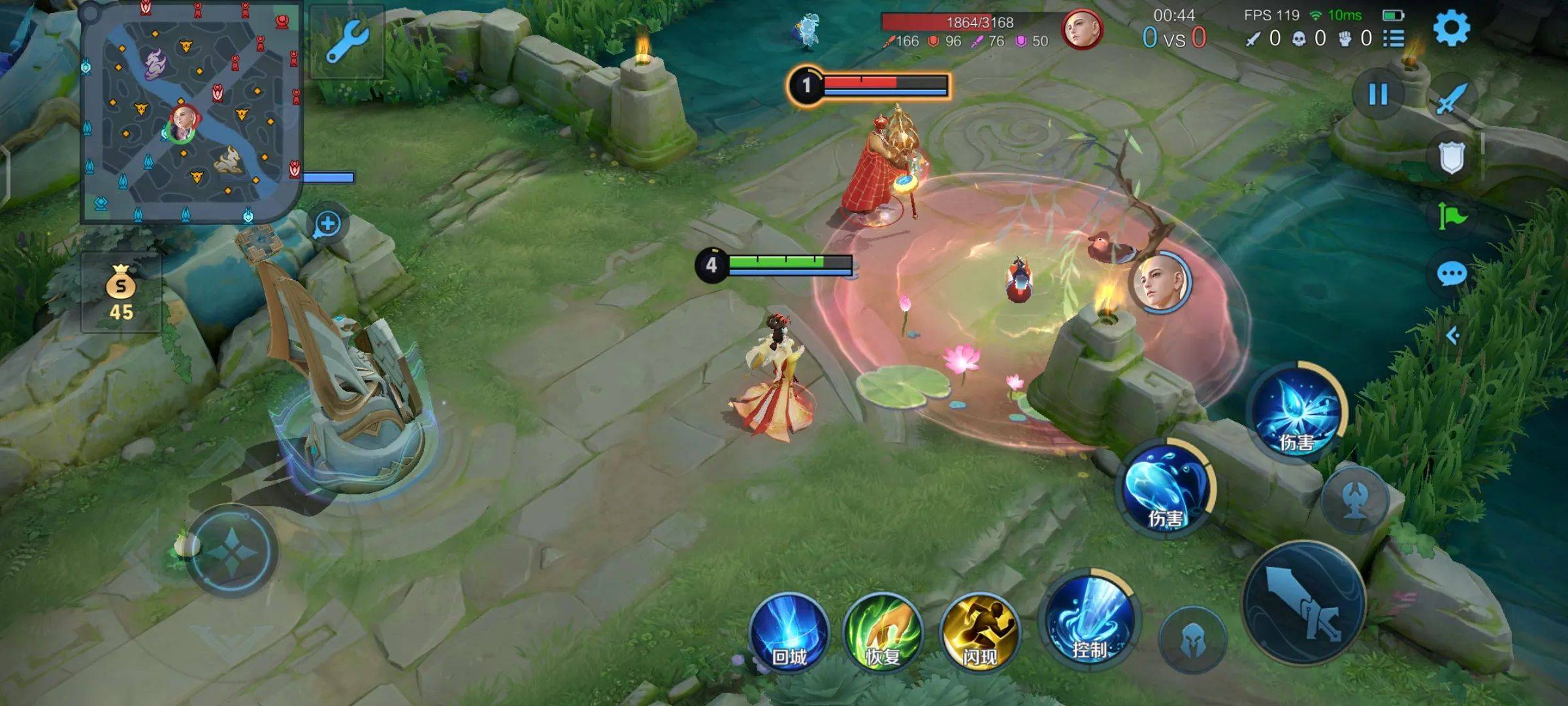Open the chat bubble quick messages
This screenshot has width=1568, height=706.
[x=1452, y=273]
